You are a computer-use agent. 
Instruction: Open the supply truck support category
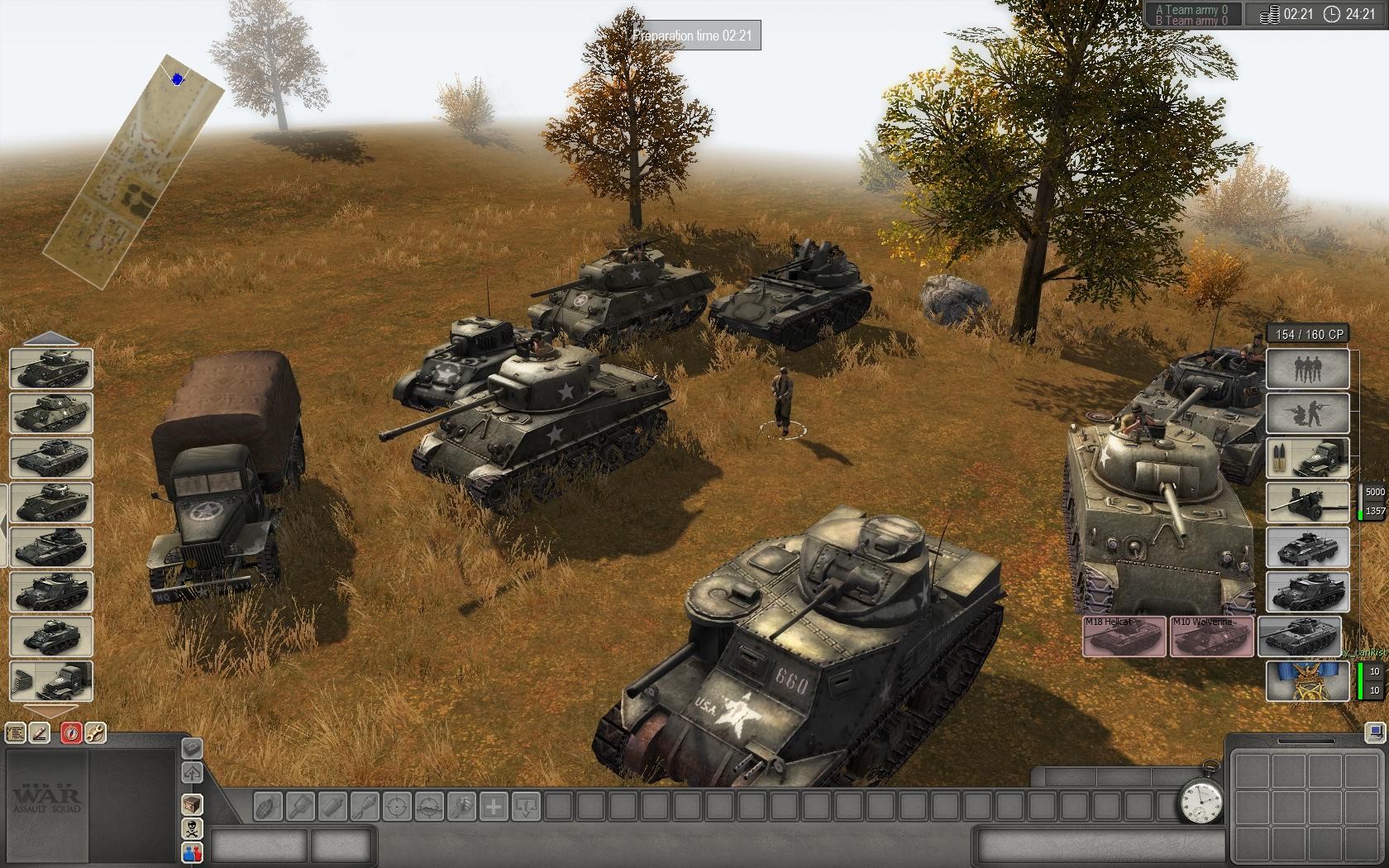pyautogui.click(x=1307, y=458)
